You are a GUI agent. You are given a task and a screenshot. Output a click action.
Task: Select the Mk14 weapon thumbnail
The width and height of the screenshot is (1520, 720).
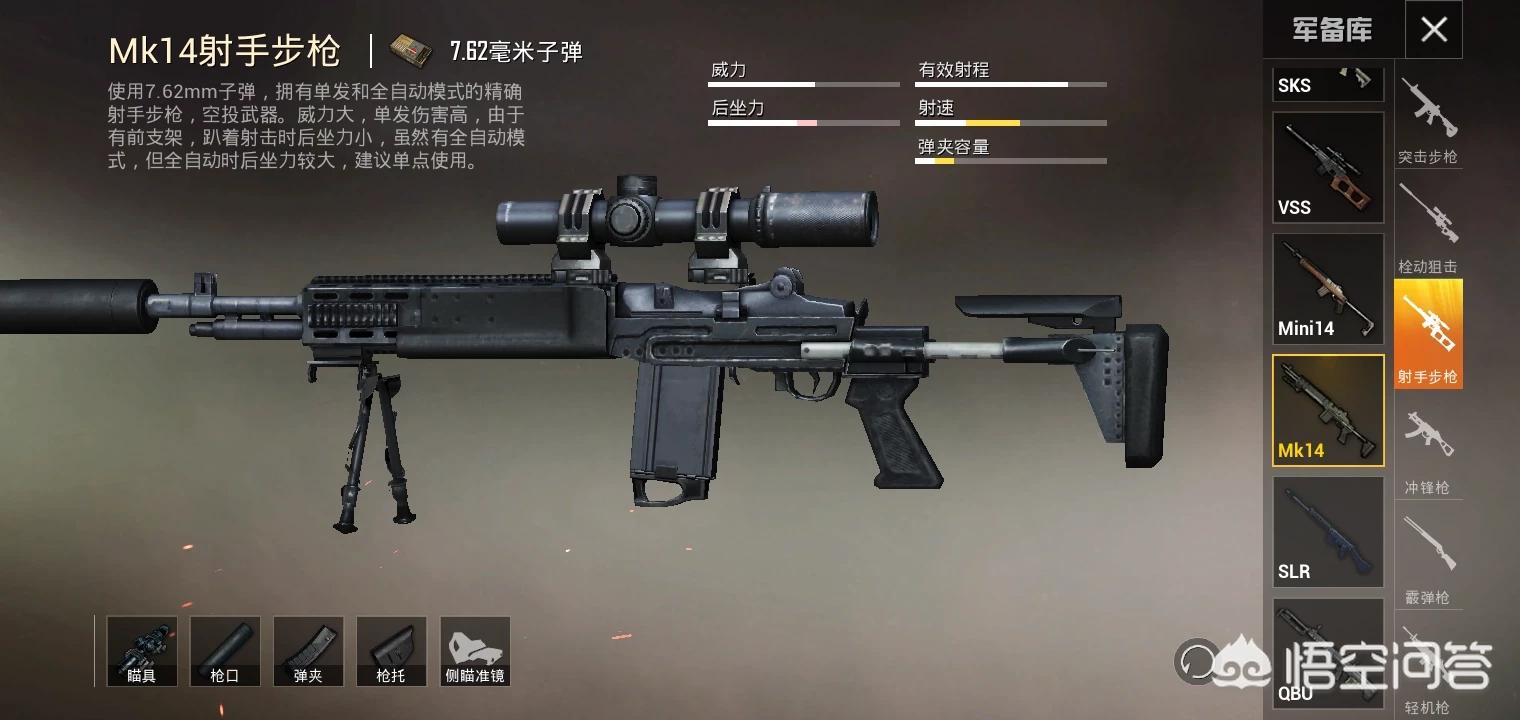pos(1327,410)
